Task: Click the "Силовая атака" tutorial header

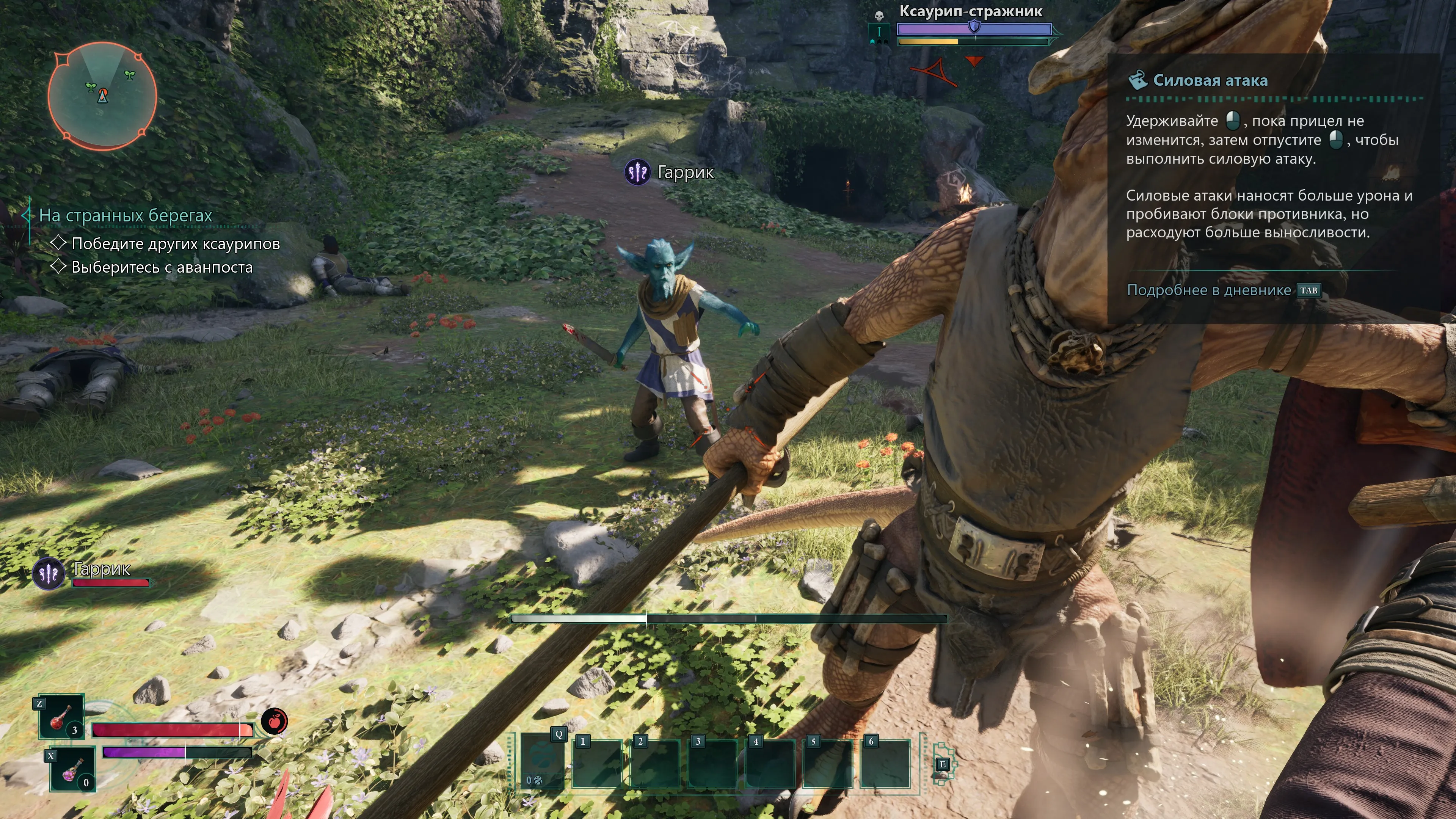Action: (1210, 81)
